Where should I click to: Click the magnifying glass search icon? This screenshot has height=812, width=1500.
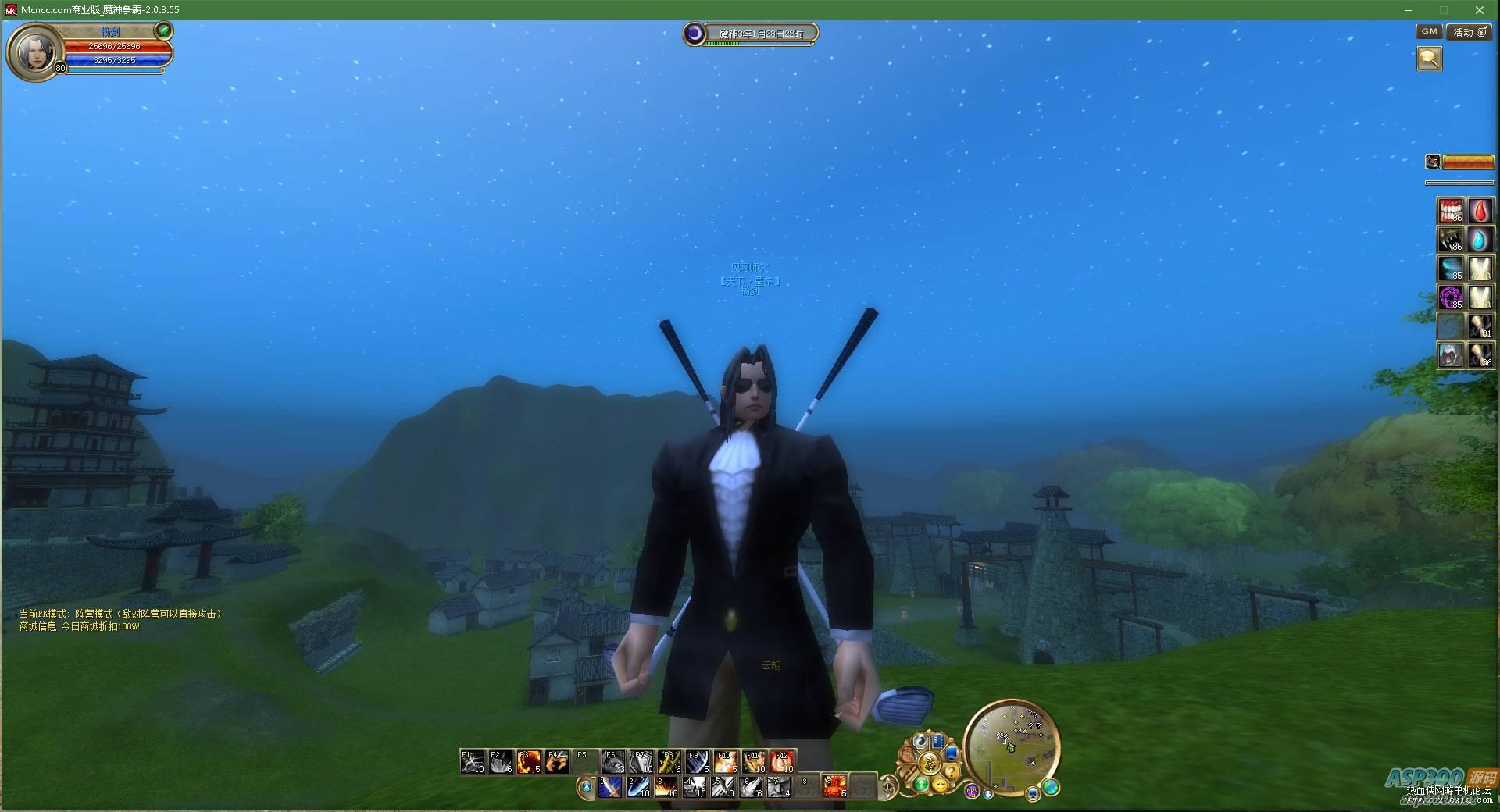1429,59
